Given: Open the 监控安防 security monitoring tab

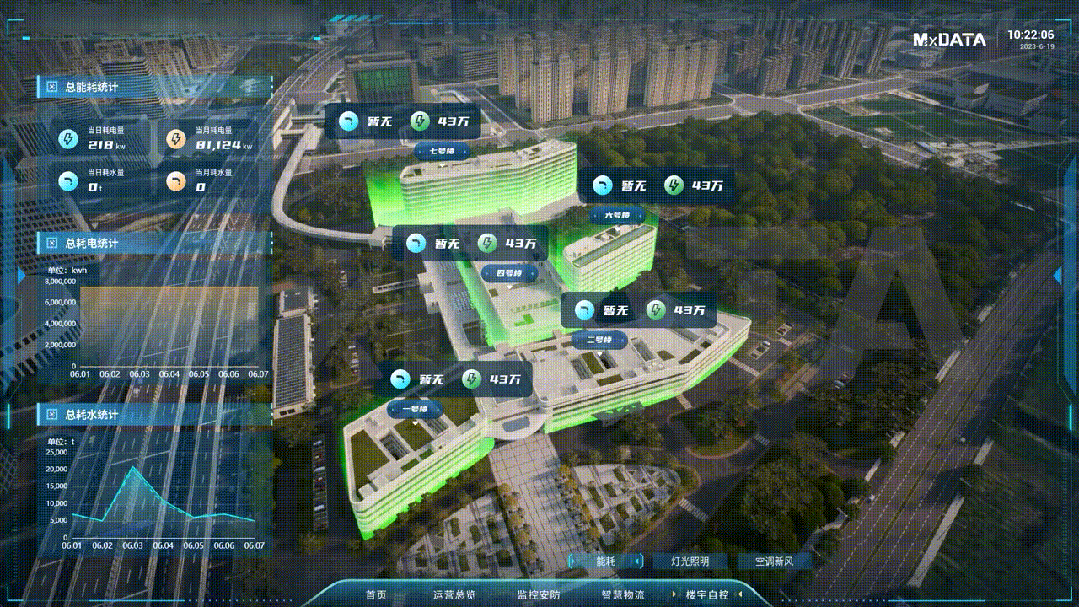Looking at the screenshot, I should [x=539, y=595].
